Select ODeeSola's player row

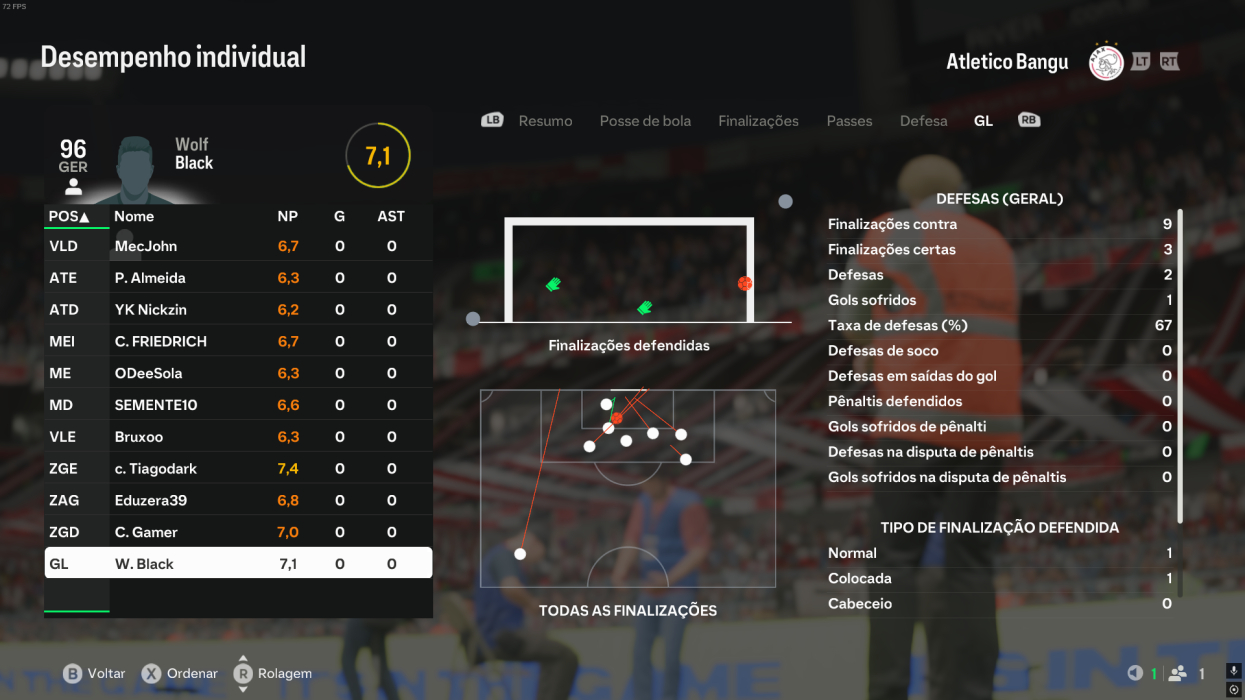point(238,373)
